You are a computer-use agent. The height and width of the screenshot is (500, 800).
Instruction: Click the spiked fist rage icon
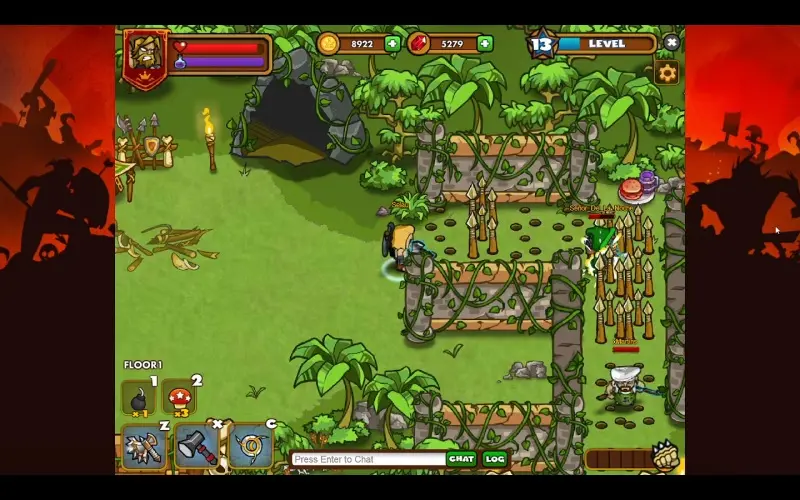pos(667,457)
